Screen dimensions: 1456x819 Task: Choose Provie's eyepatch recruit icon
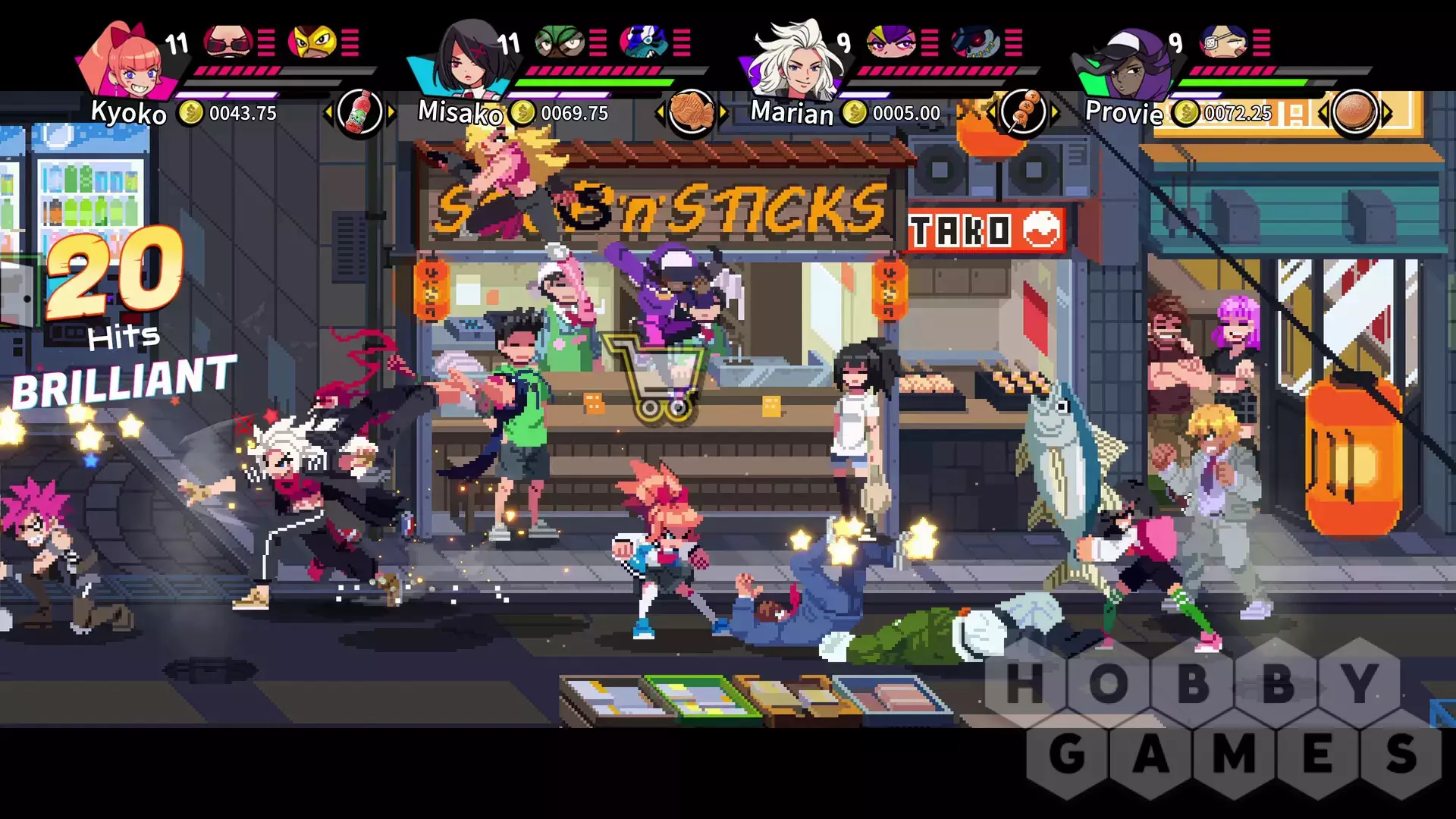coord(1223,41)
